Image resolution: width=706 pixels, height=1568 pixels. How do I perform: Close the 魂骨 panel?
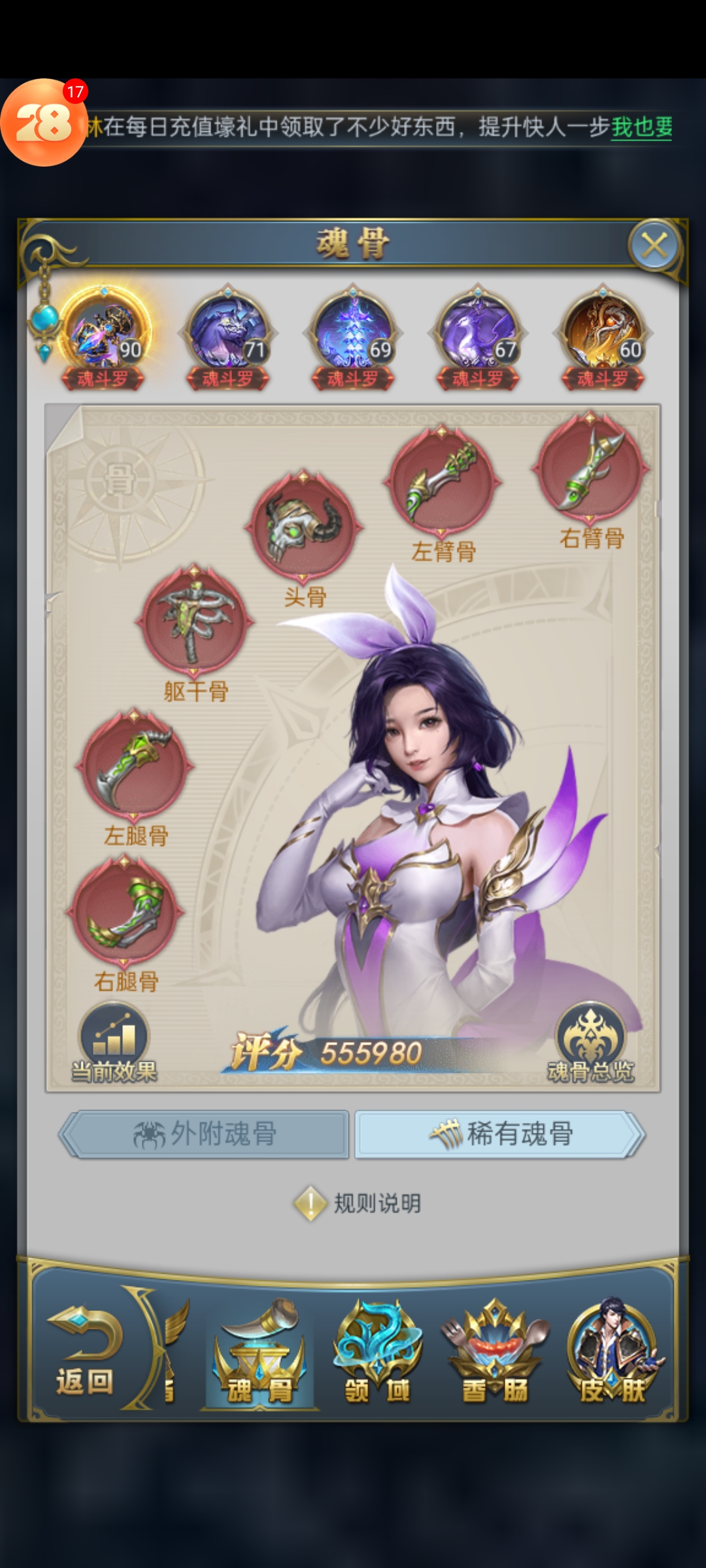tap(654, 246)
